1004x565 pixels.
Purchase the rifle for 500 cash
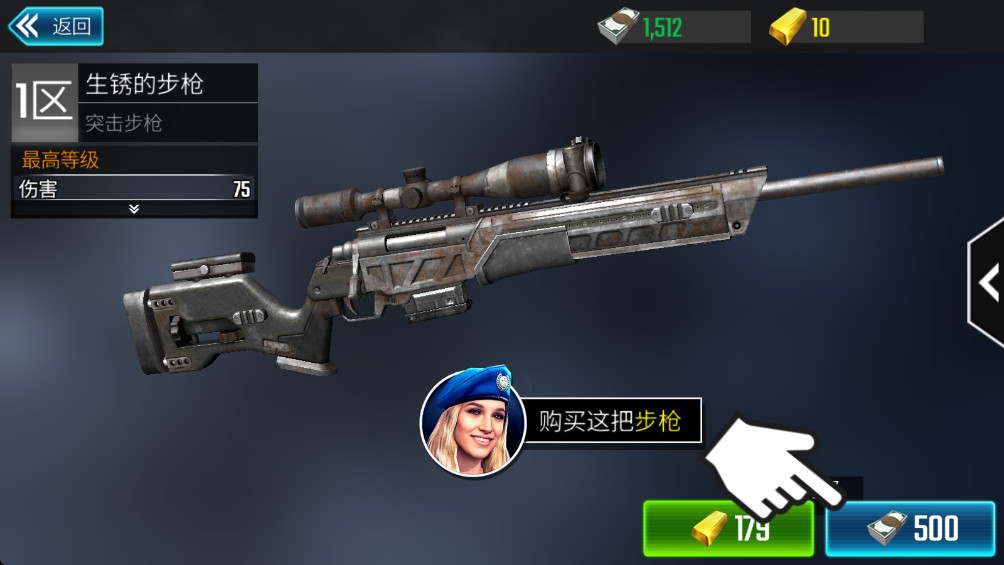pos(910,529)
